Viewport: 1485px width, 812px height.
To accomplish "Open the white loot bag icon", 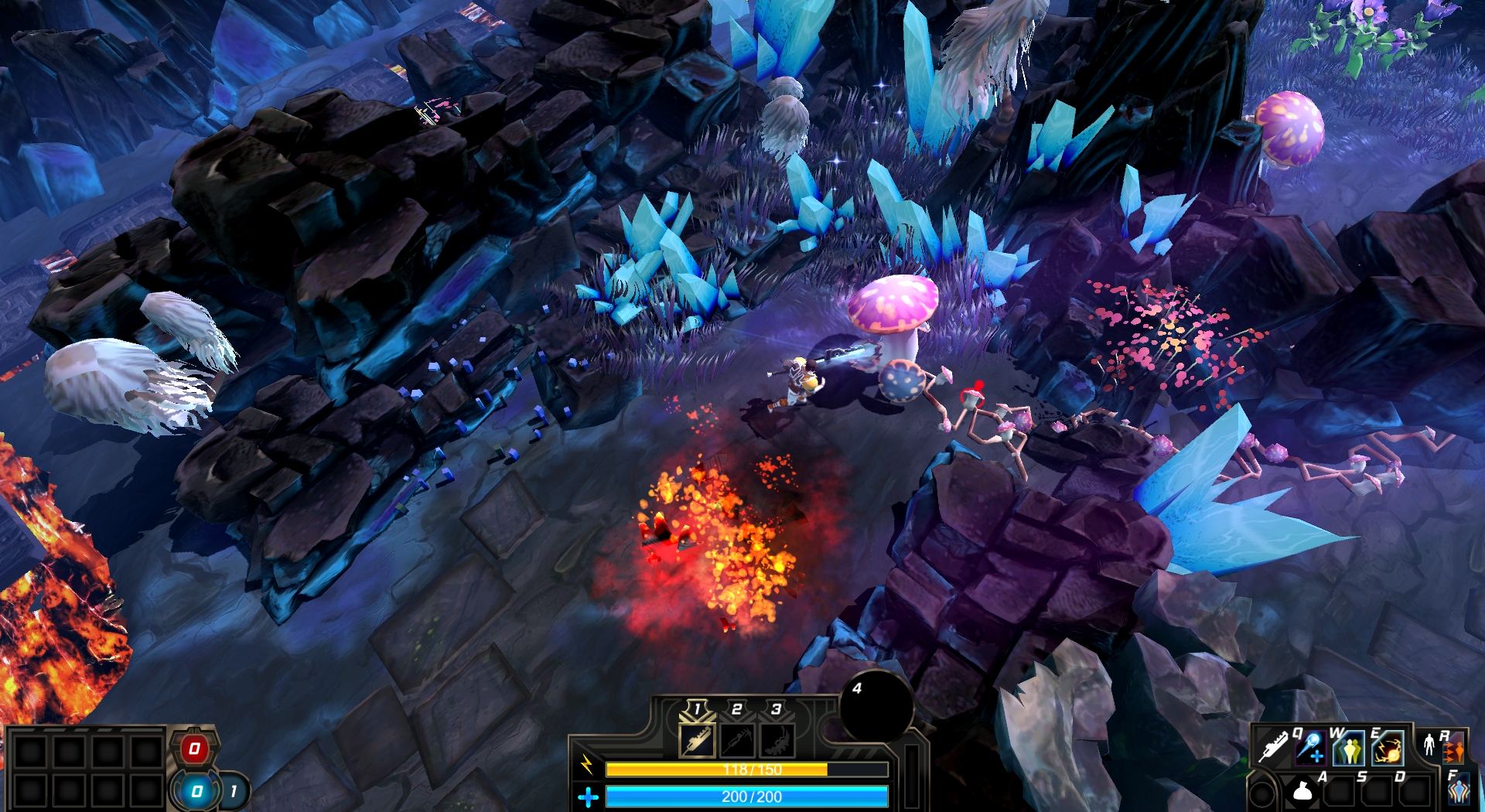I will point(1302,790).
